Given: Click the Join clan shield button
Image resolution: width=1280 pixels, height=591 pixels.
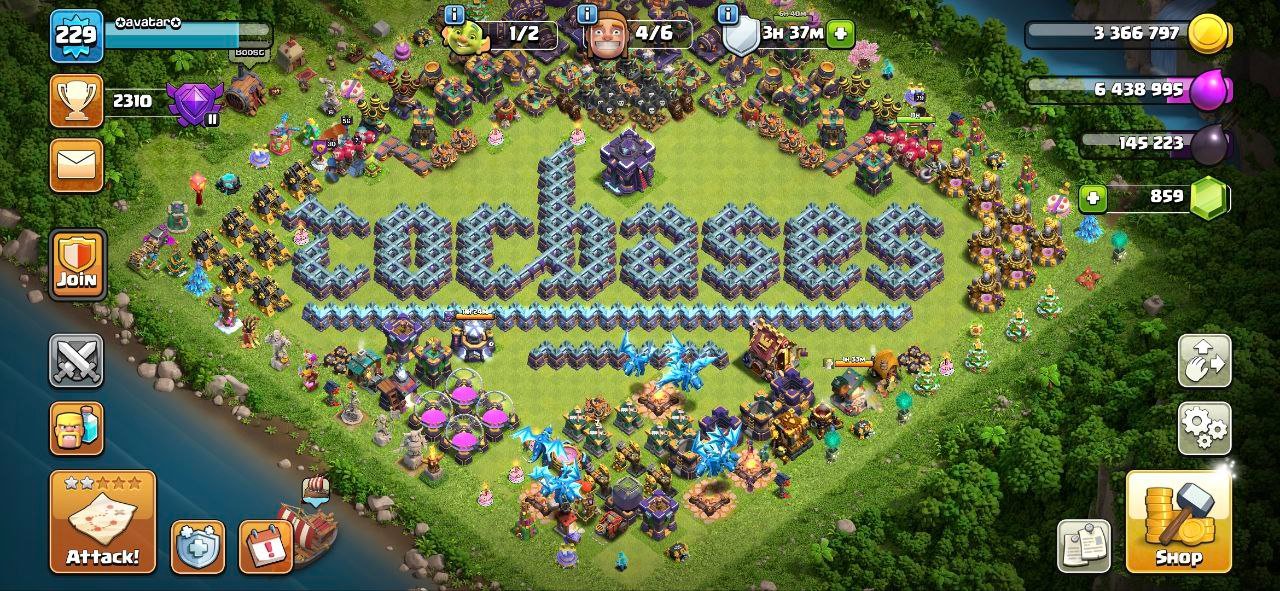Looking at the screenshot, I should coord(77,264).
